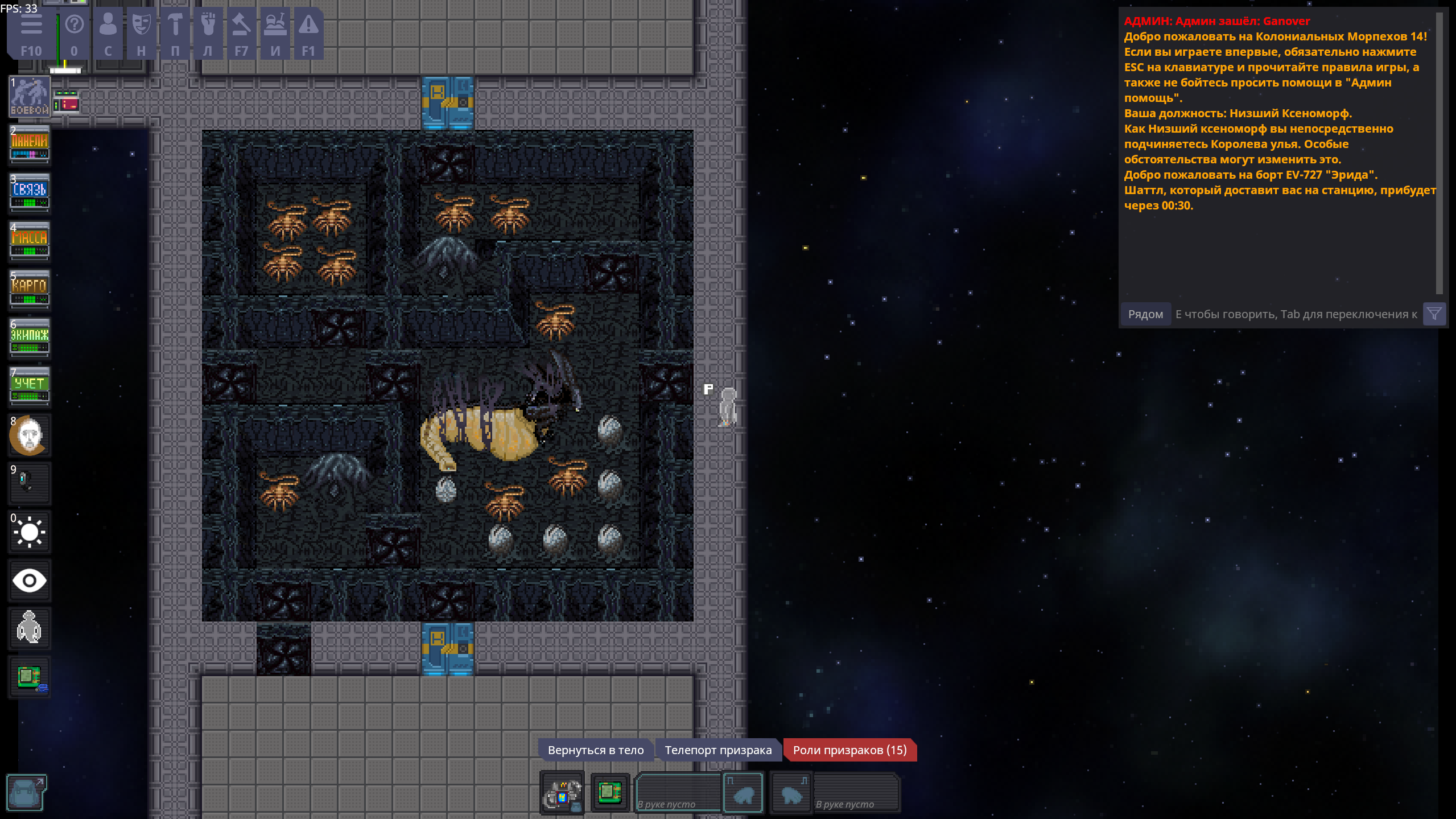Open 'Роли призраков (15)' ghost roles
Viewport: 1456px width, 819px height.
(x=849, y=750)
